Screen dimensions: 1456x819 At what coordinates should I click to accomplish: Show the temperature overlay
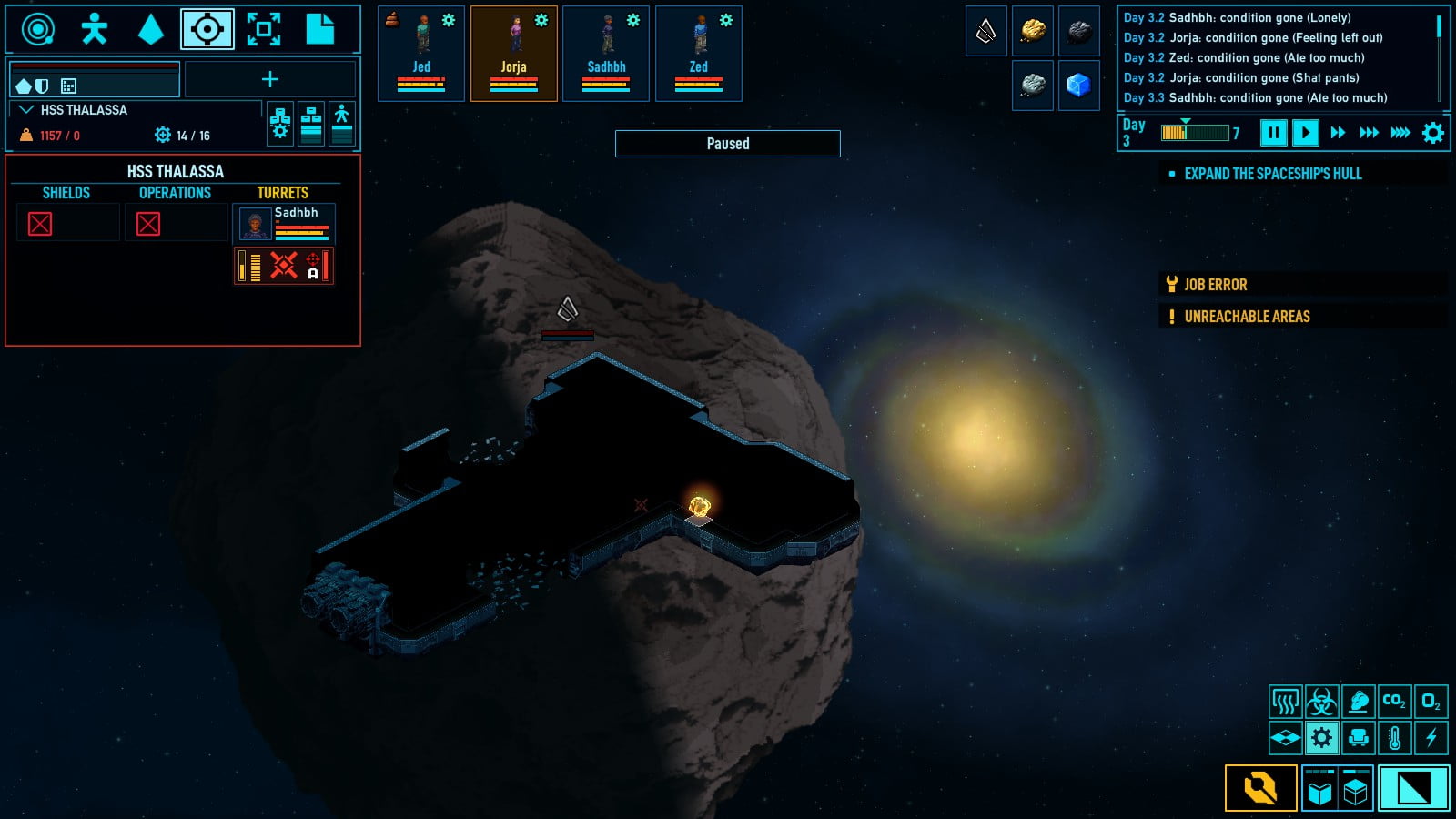[x=1394, y=738]
